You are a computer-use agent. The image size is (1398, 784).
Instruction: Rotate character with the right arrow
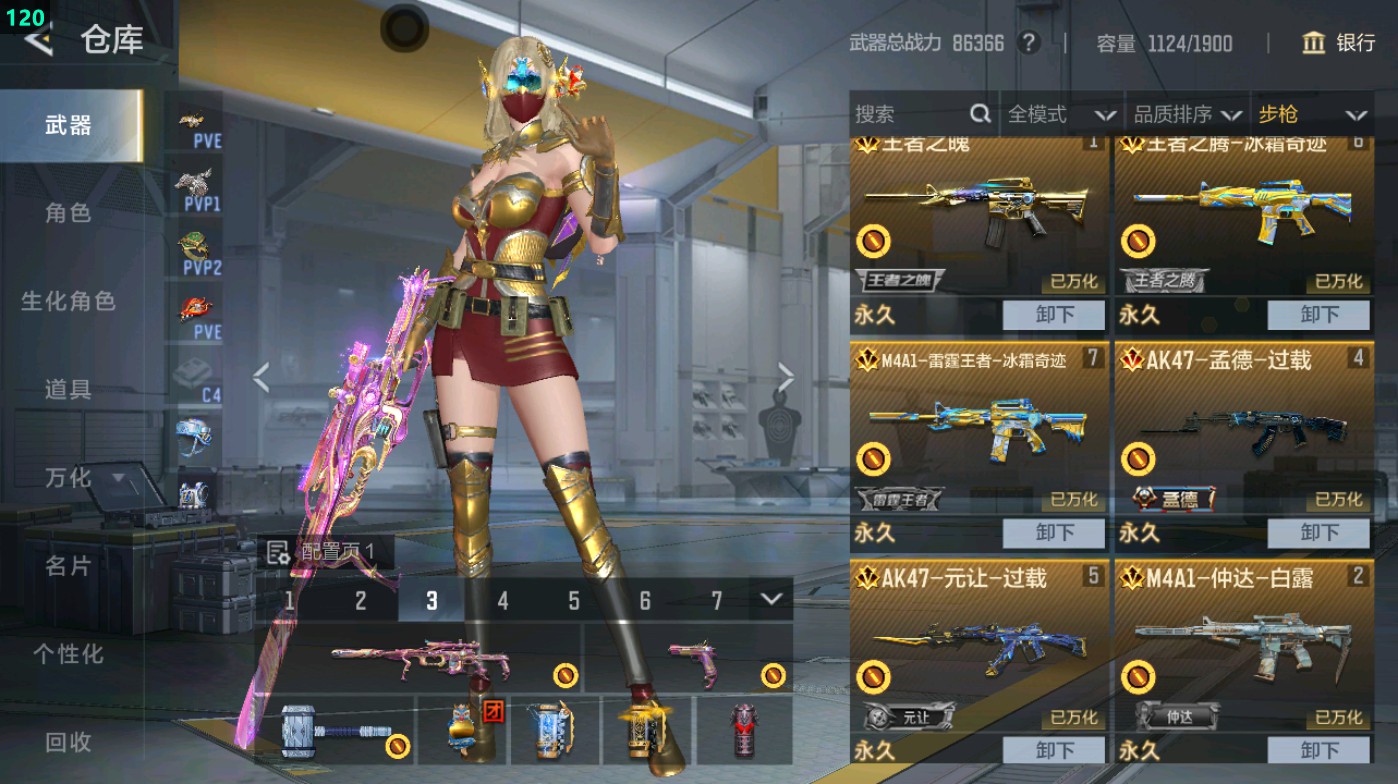pyautogui.click(x=786, y=378)
